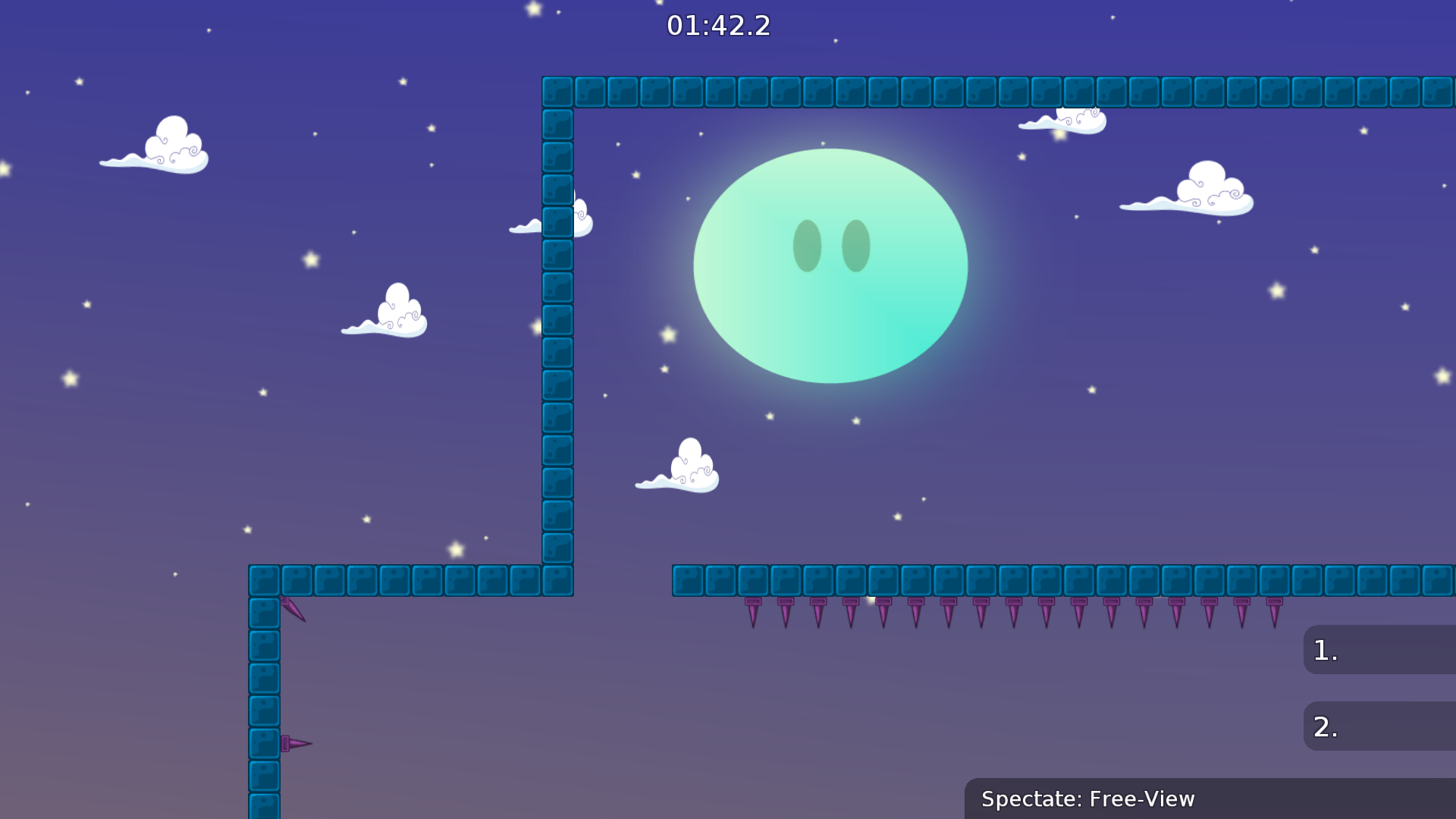Click the number 2 leaderboard label
Image resolution: width=1456 pixels, height=819 pixels.
[1325, 726]
